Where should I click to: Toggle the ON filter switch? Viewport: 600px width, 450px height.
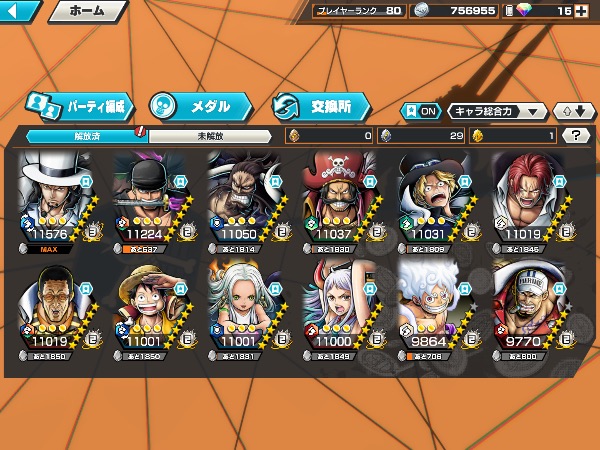420,111
